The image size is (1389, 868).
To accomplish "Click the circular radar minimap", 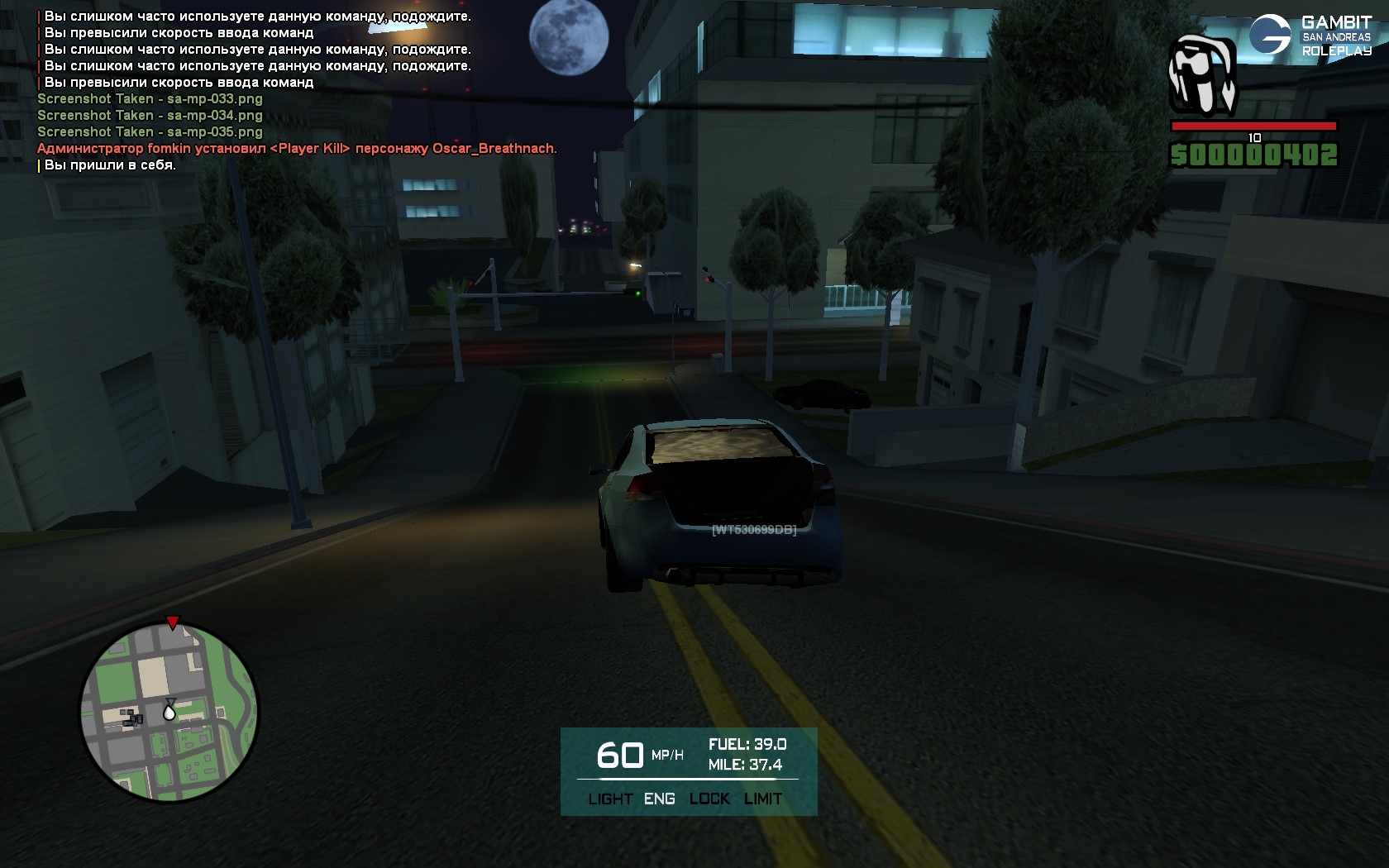I will click(x=169, y=712).
